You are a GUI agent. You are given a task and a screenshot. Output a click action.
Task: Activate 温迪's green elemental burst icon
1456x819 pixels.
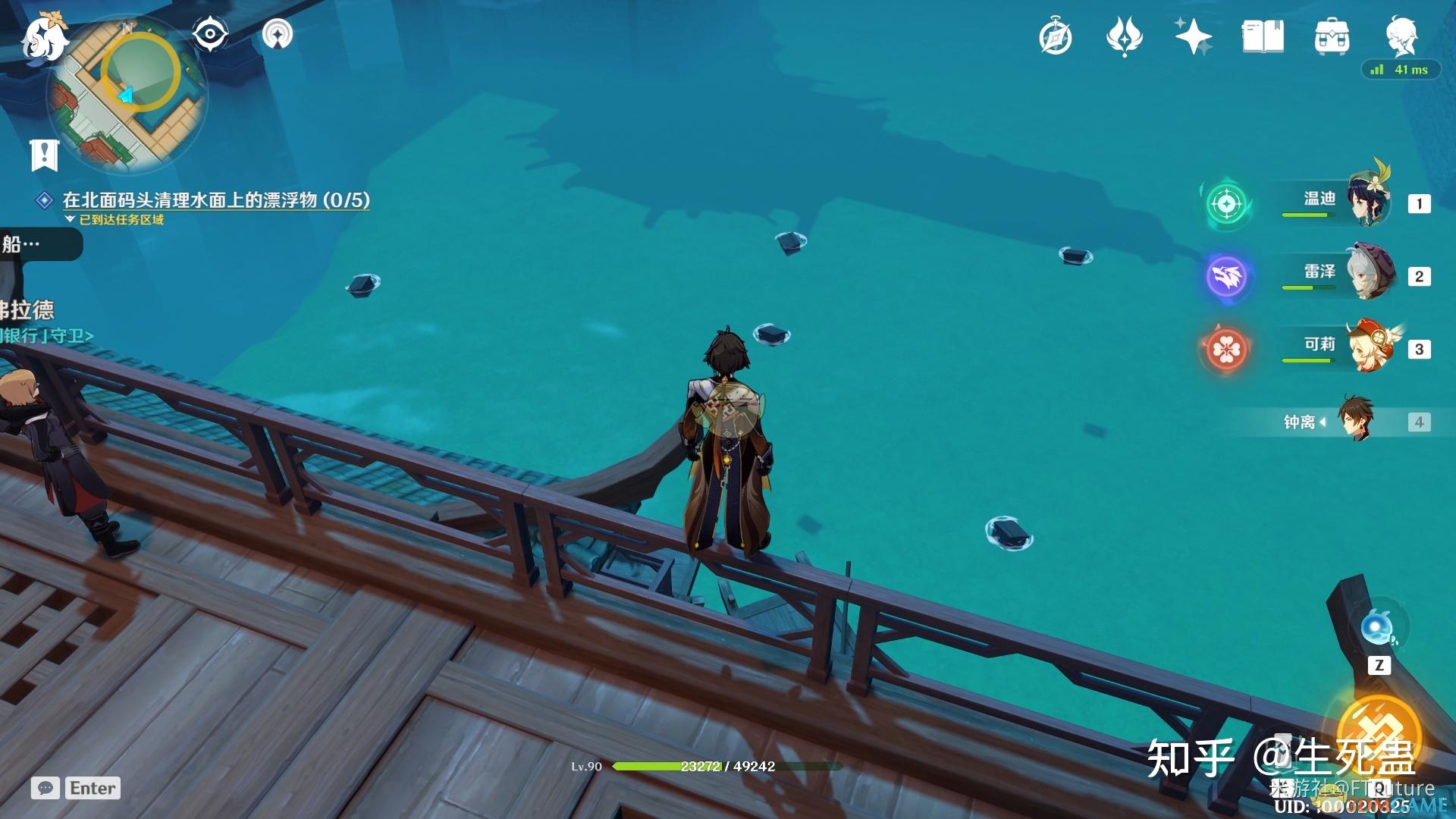1226,204
